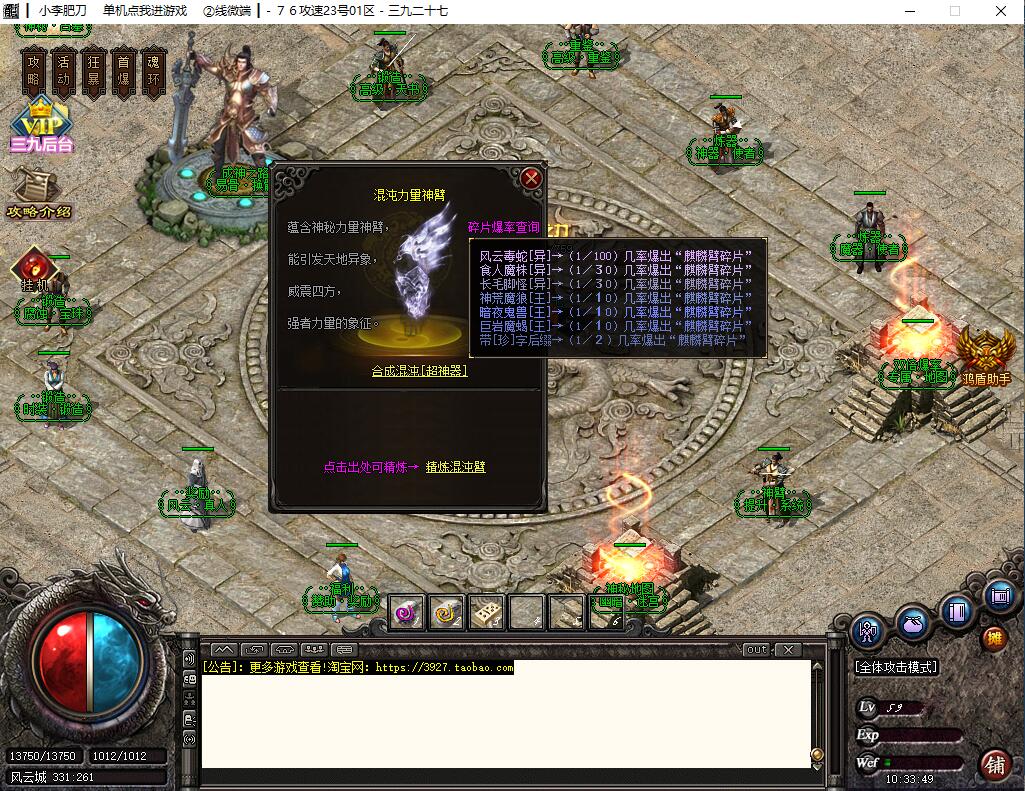Click the chat window out button
The image size is (1025, 791).
click(757, 649)
